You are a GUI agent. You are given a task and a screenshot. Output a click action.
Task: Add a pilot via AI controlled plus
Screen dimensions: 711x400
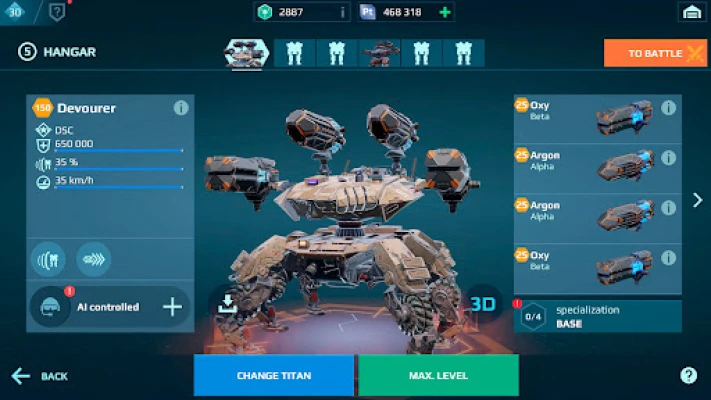(x=172, y=307)
